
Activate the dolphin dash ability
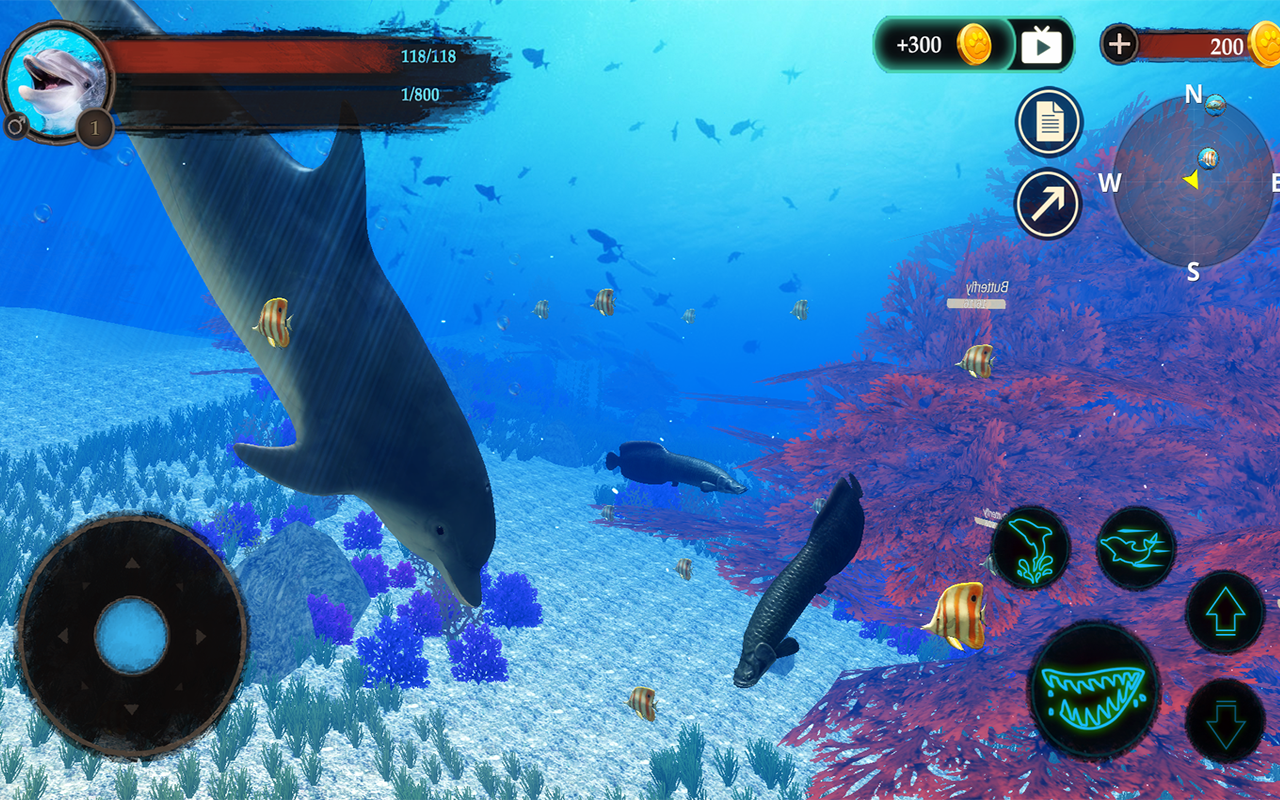click(x=1135, y=548)
